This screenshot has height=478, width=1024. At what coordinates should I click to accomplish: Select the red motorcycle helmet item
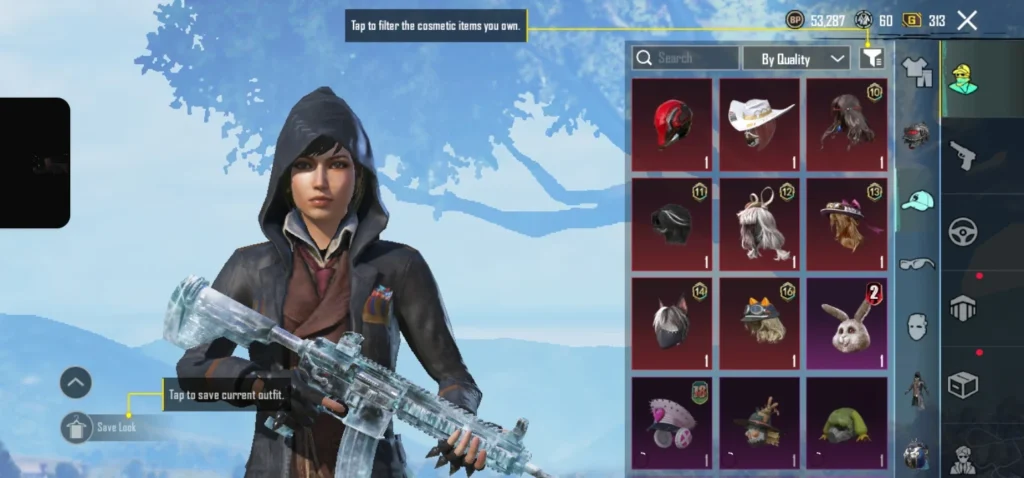point(672,124)
